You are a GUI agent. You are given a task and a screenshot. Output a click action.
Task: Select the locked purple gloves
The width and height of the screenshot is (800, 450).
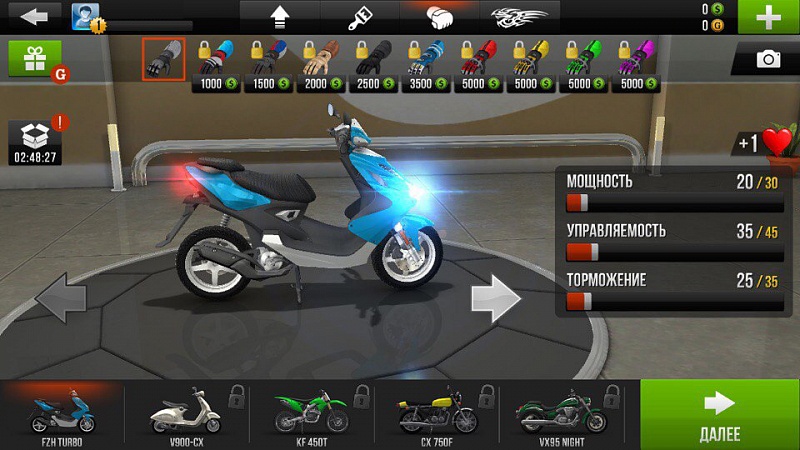pos(632,64)
